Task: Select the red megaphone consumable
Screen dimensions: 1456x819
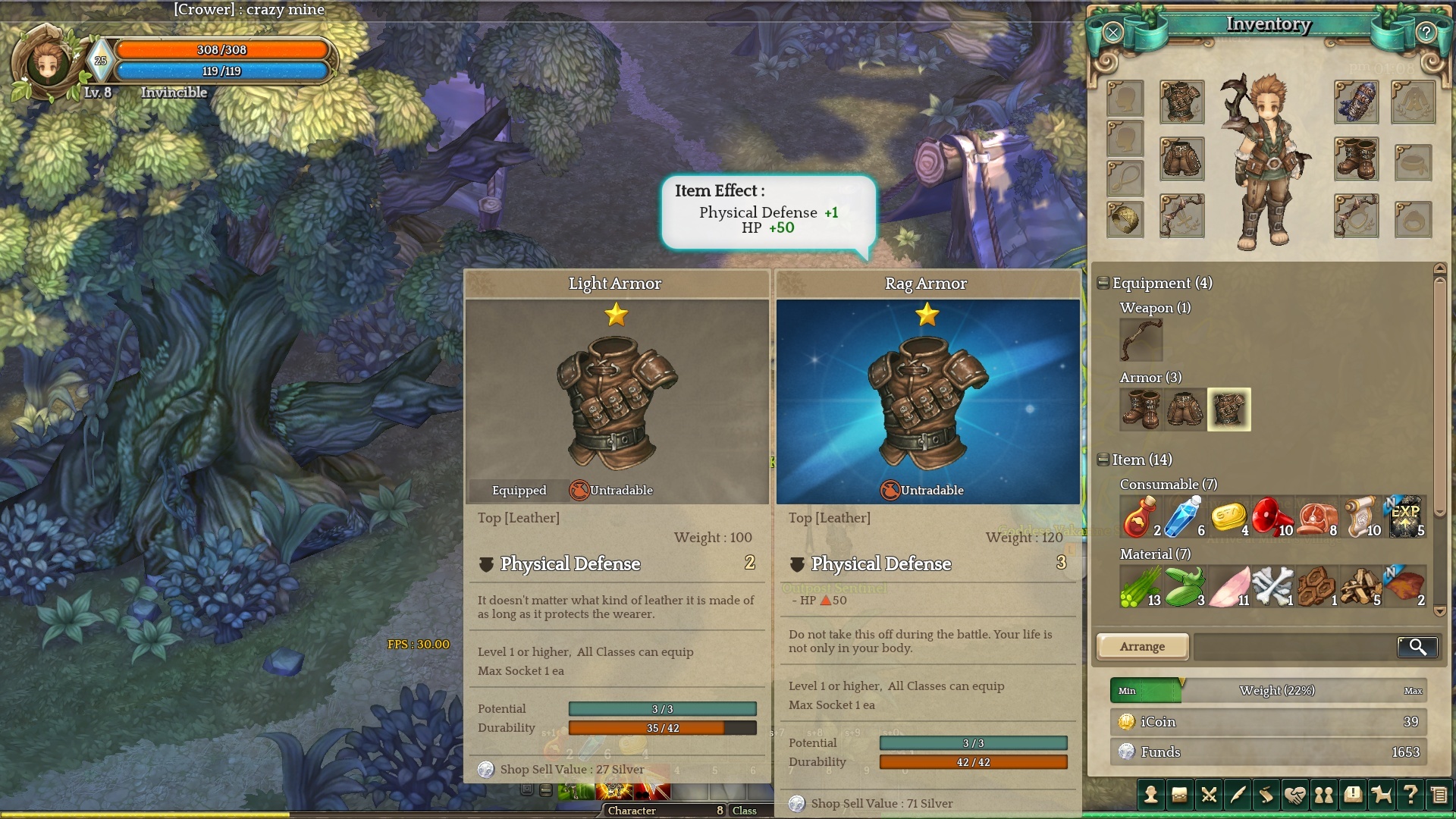Action: [1272, 516]
